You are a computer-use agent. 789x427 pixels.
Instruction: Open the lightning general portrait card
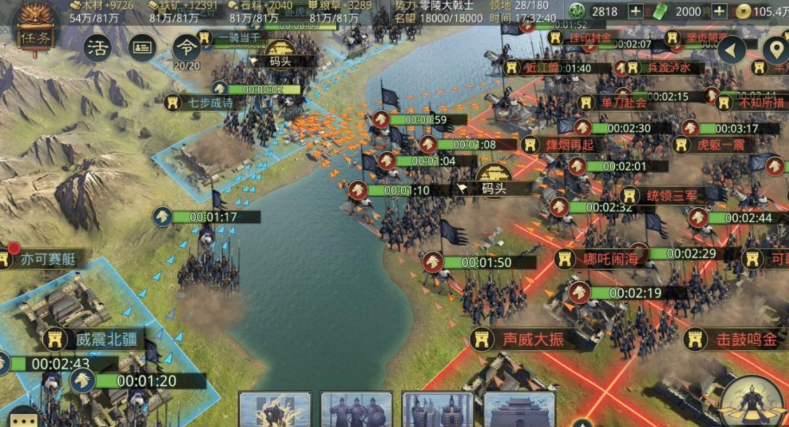coord(274,410)
